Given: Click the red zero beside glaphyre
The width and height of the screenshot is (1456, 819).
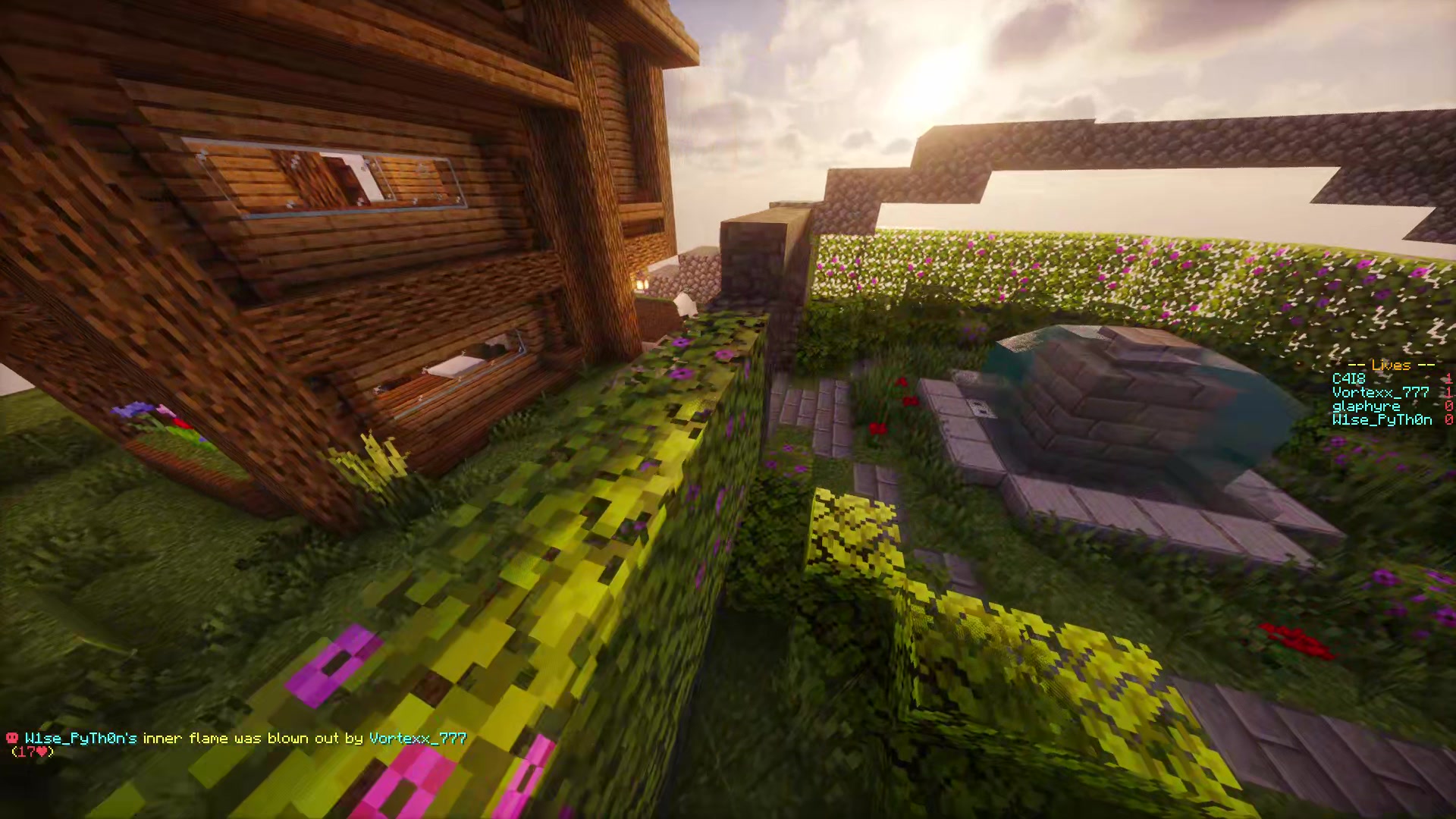Looking at the screenshot, I should (1450, 406).
